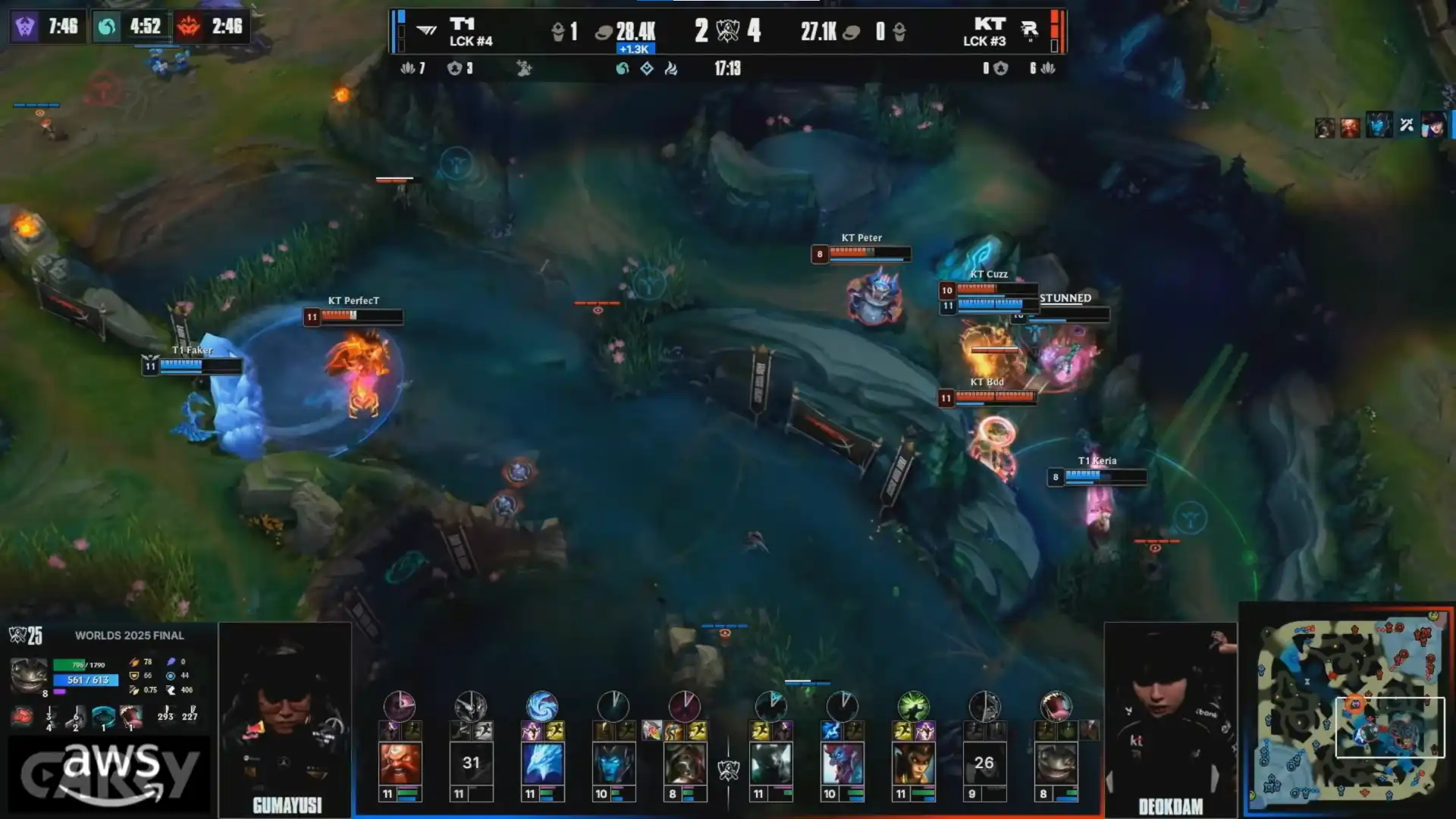This screenshot has height=819, width=1456.
Task: Click the Baron timer icon showing 7:46
Action: click(x=25, y=27)
